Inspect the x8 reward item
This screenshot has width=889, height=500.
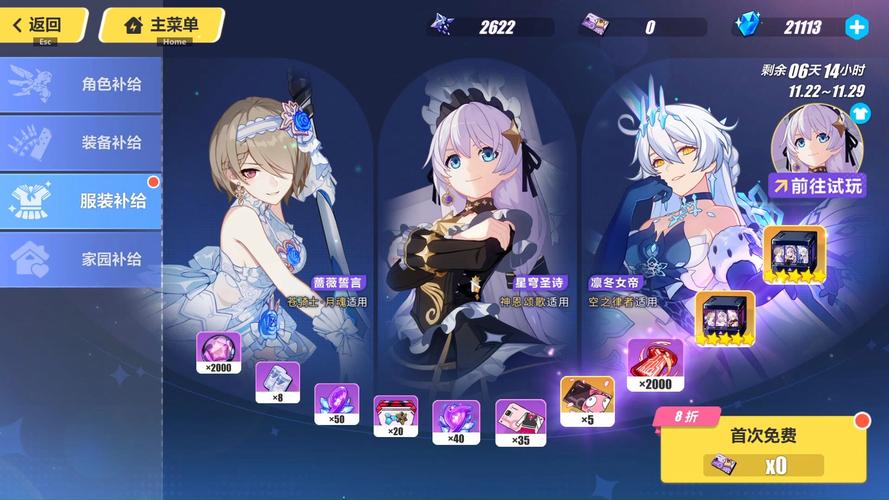tap(277, 380)
